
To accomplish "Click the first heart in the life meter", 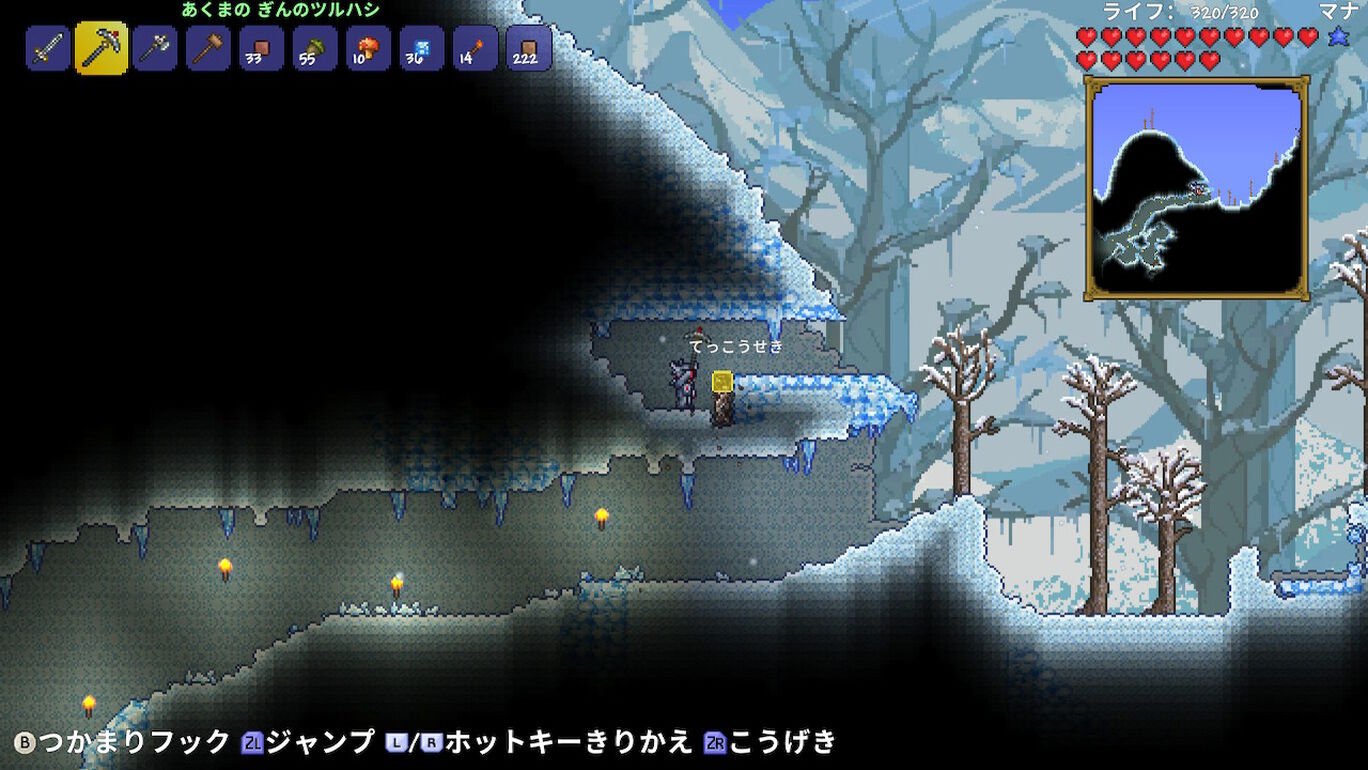I will click(1088, 38).
